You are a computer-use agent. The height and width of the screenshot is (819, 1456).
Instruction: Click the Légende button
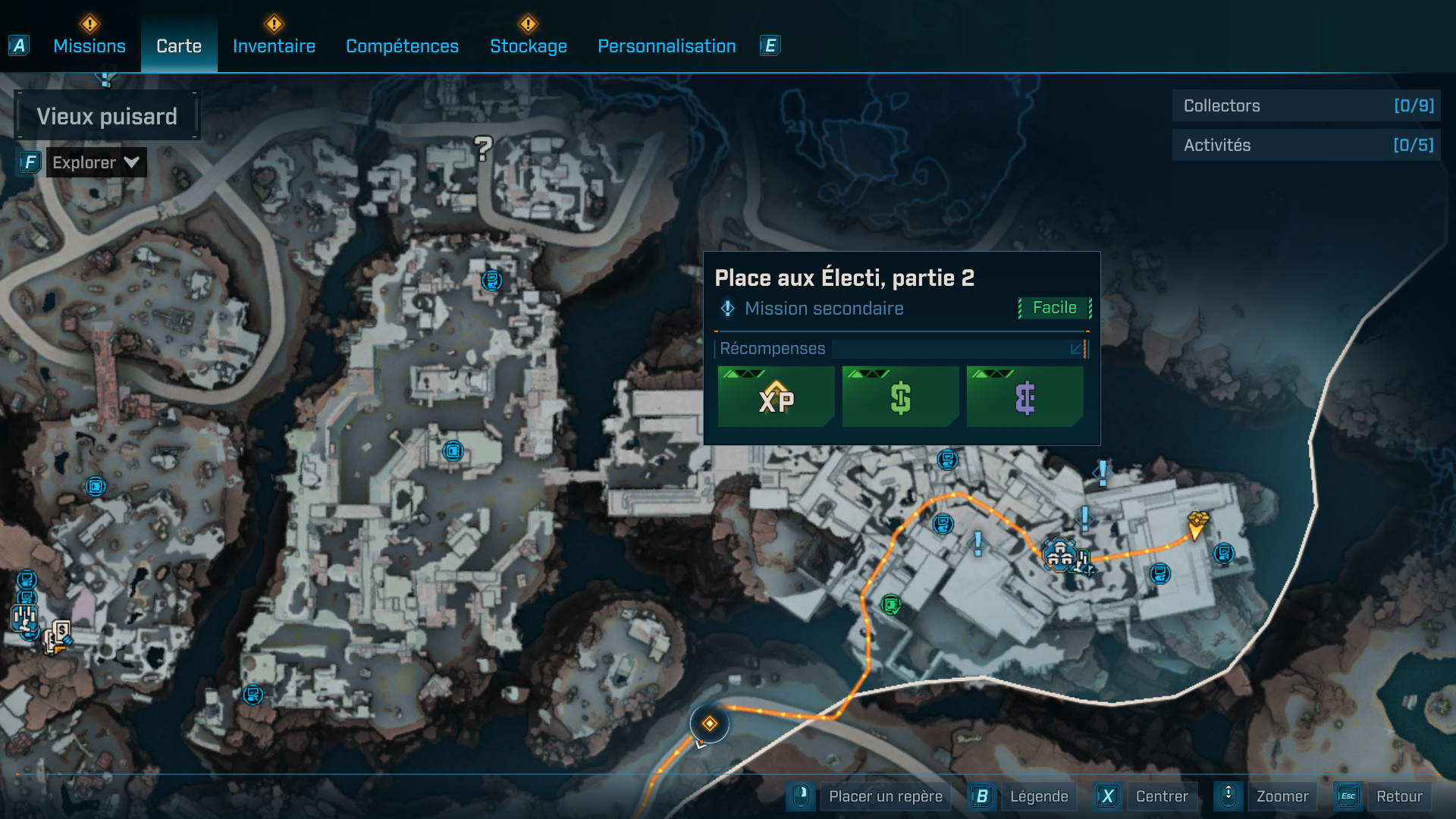click(1038, 796)
